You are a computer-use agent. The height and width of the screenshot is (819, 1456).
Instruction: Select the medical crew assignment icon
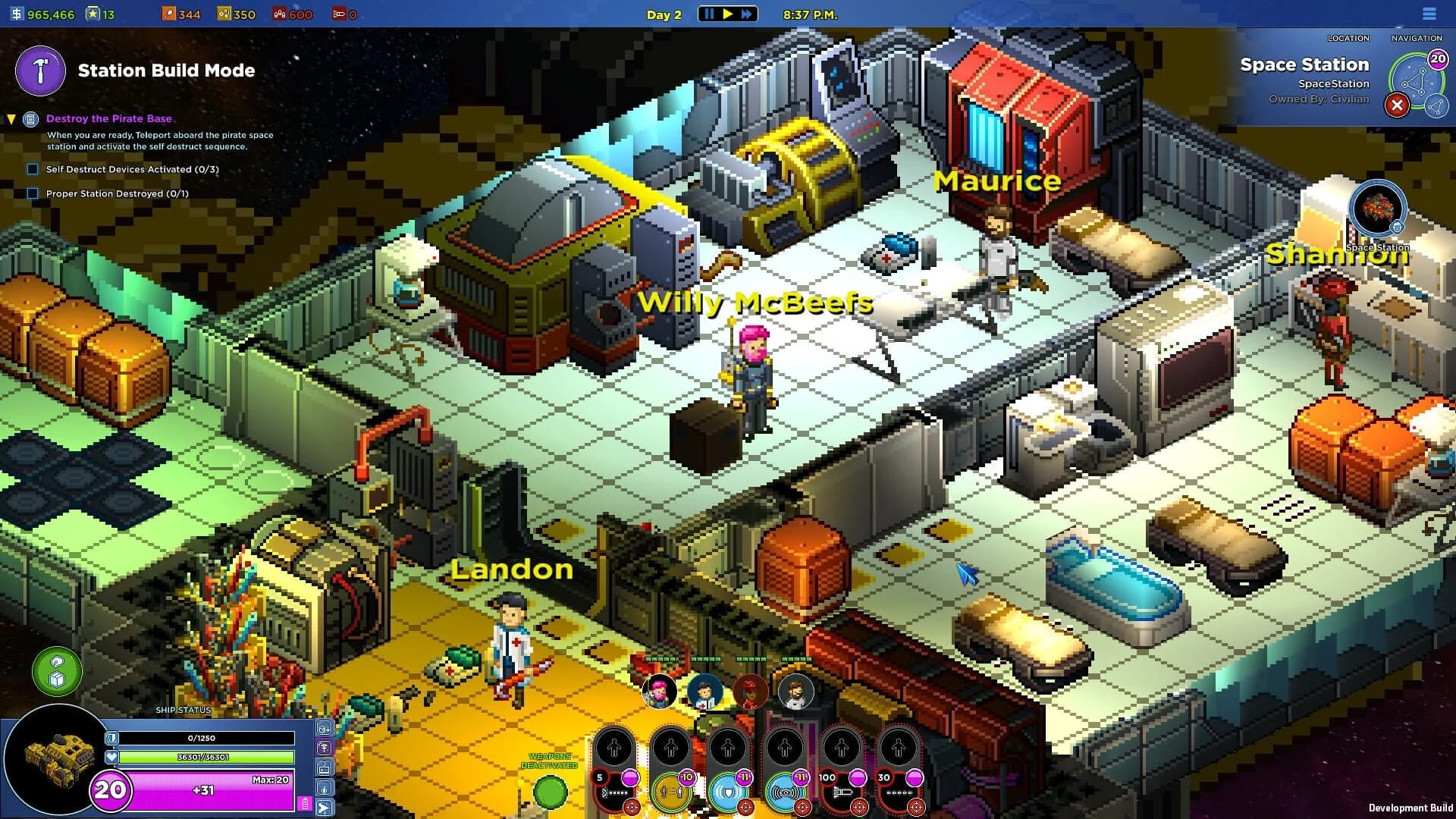325,747
